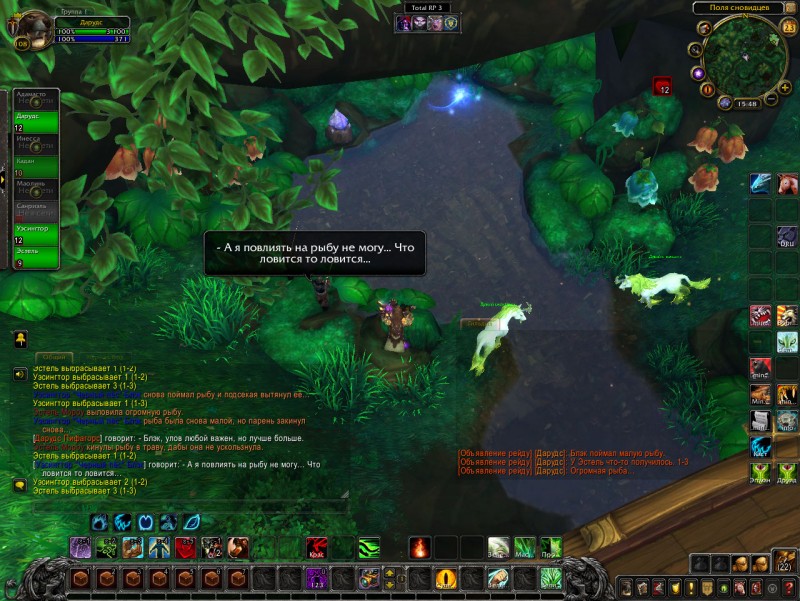Open the yellow chat bubble menu button
Image resolution: width=800 pixels, height=601 pixels.
(19, 485)
